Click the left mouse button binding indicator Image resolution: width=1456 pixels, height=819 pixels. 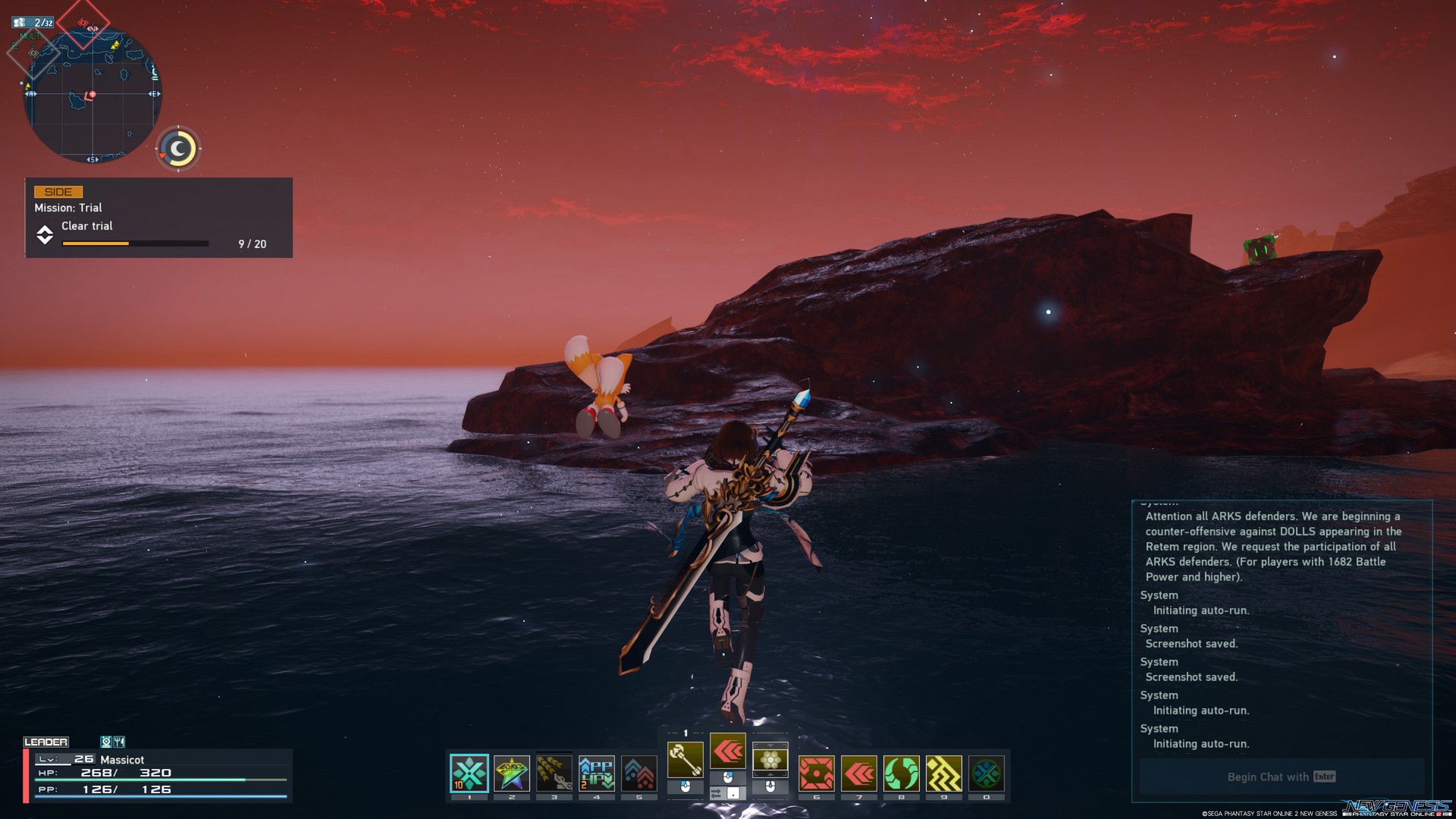[x=684, y=787]
